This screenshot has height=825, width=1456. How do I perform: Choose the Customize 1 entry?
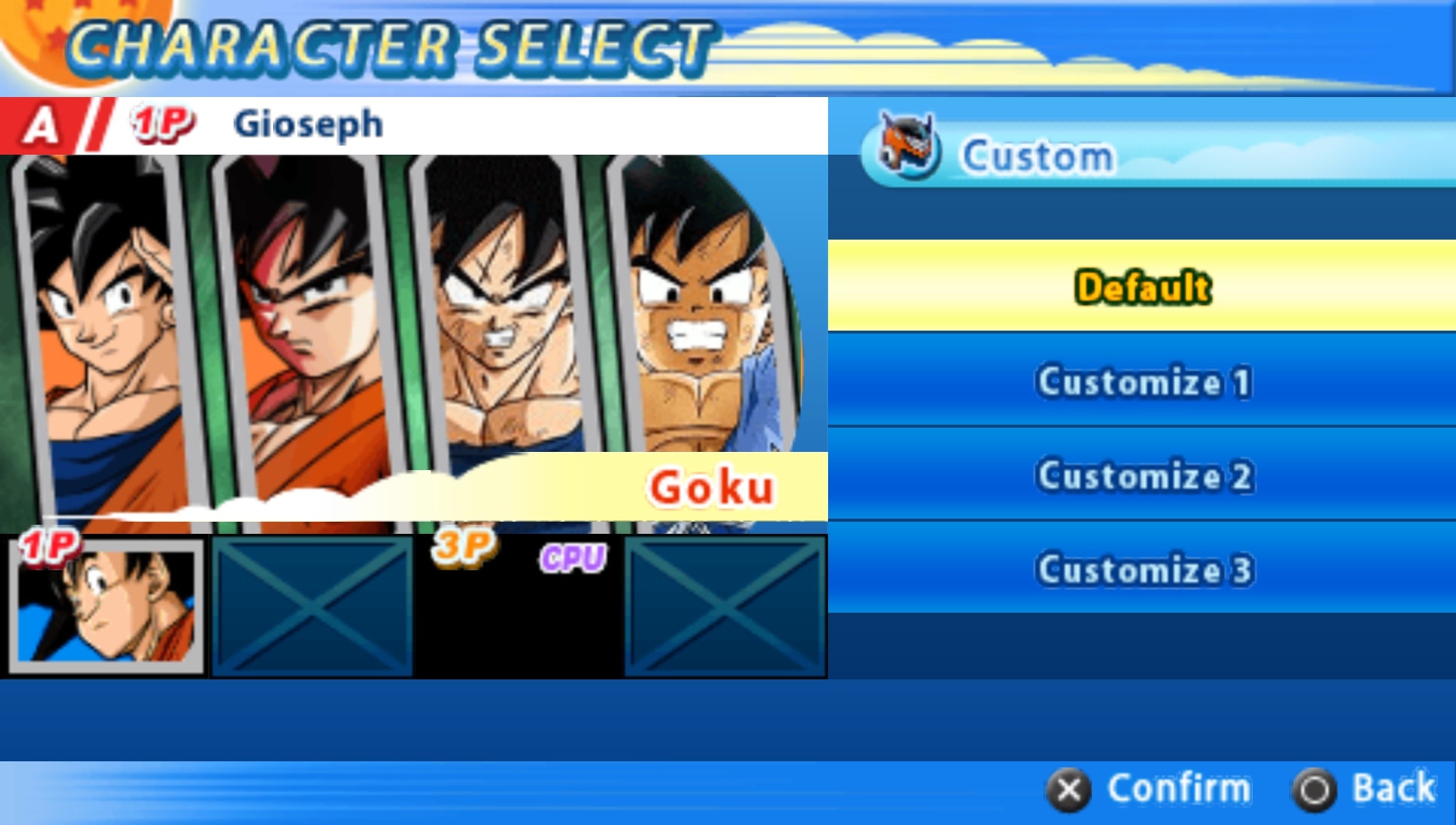point(1142,381)
